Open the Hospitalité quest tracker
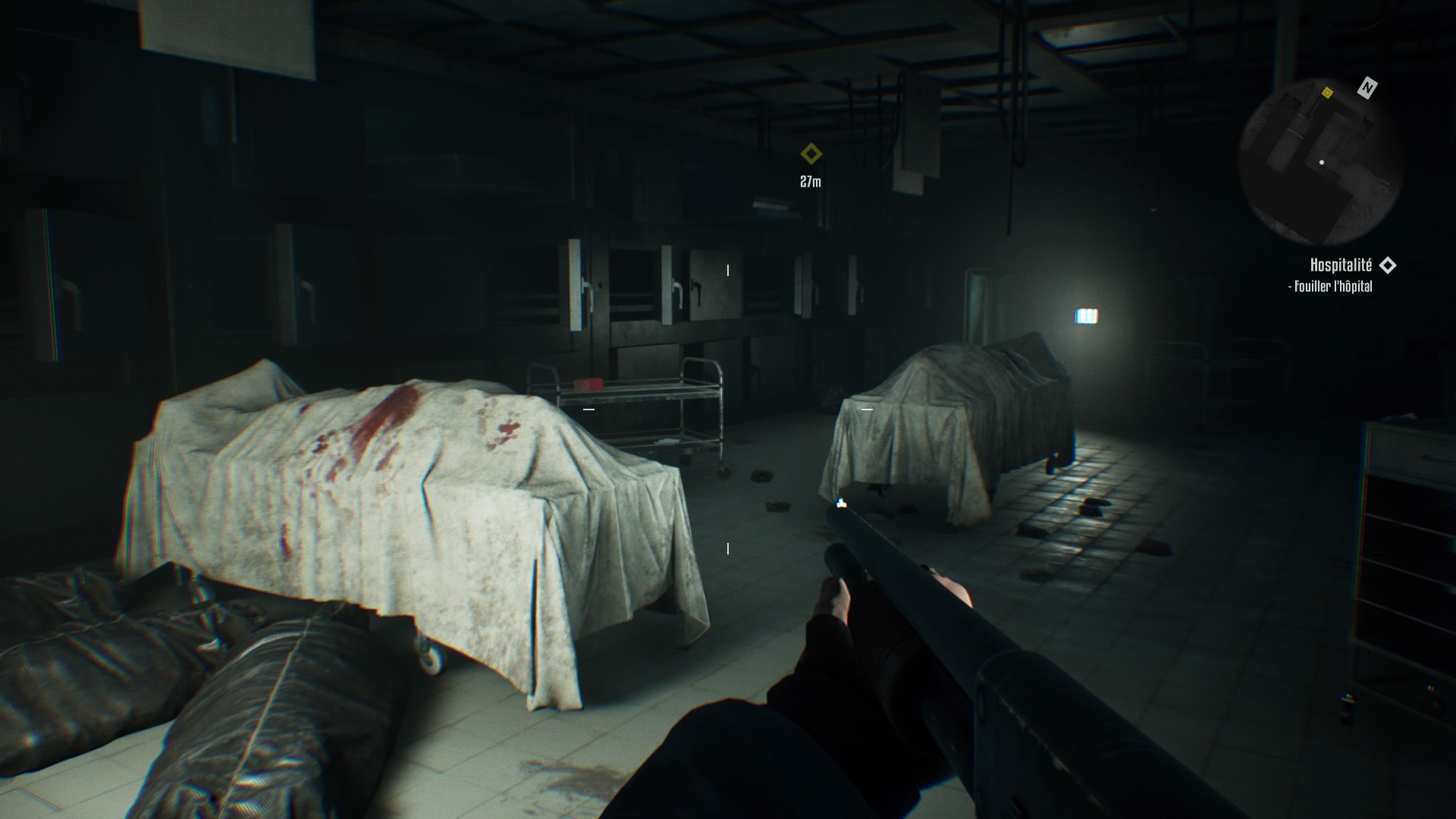The height and width of the screenshot is (819, 1456). [1341, 265]
